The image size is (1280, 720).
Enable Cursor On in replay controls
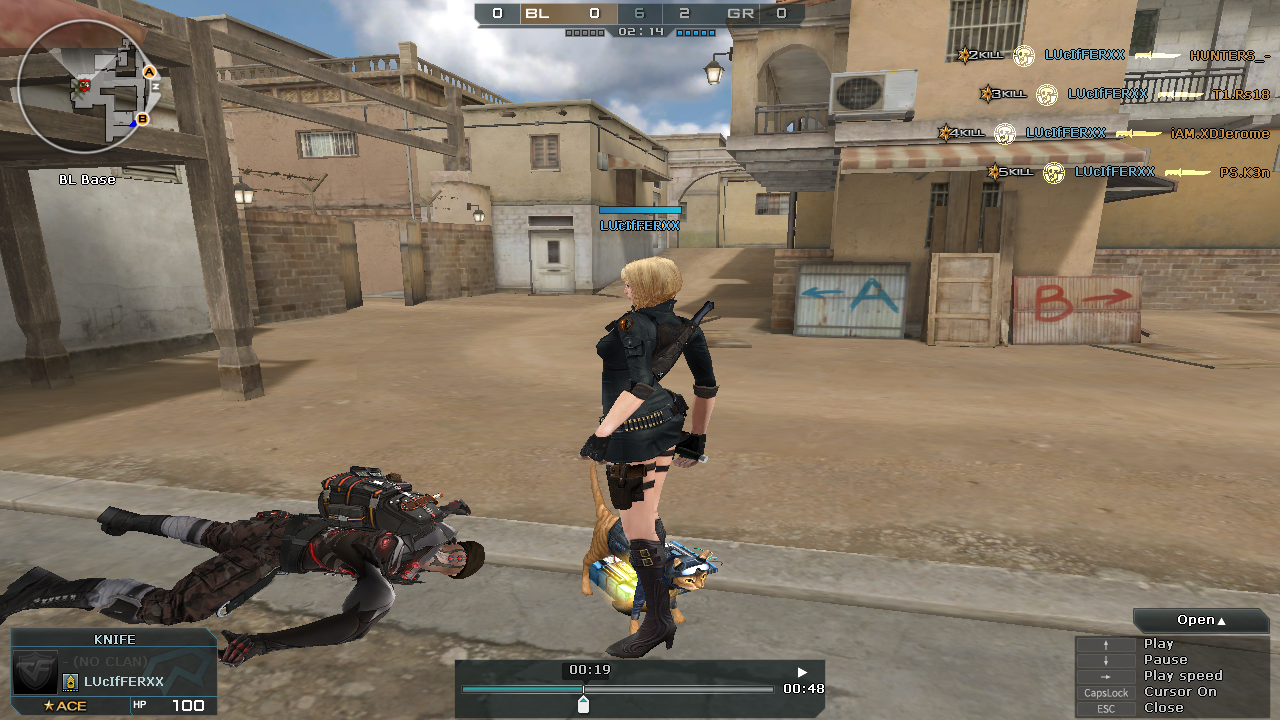click(x=1180, y=691)
